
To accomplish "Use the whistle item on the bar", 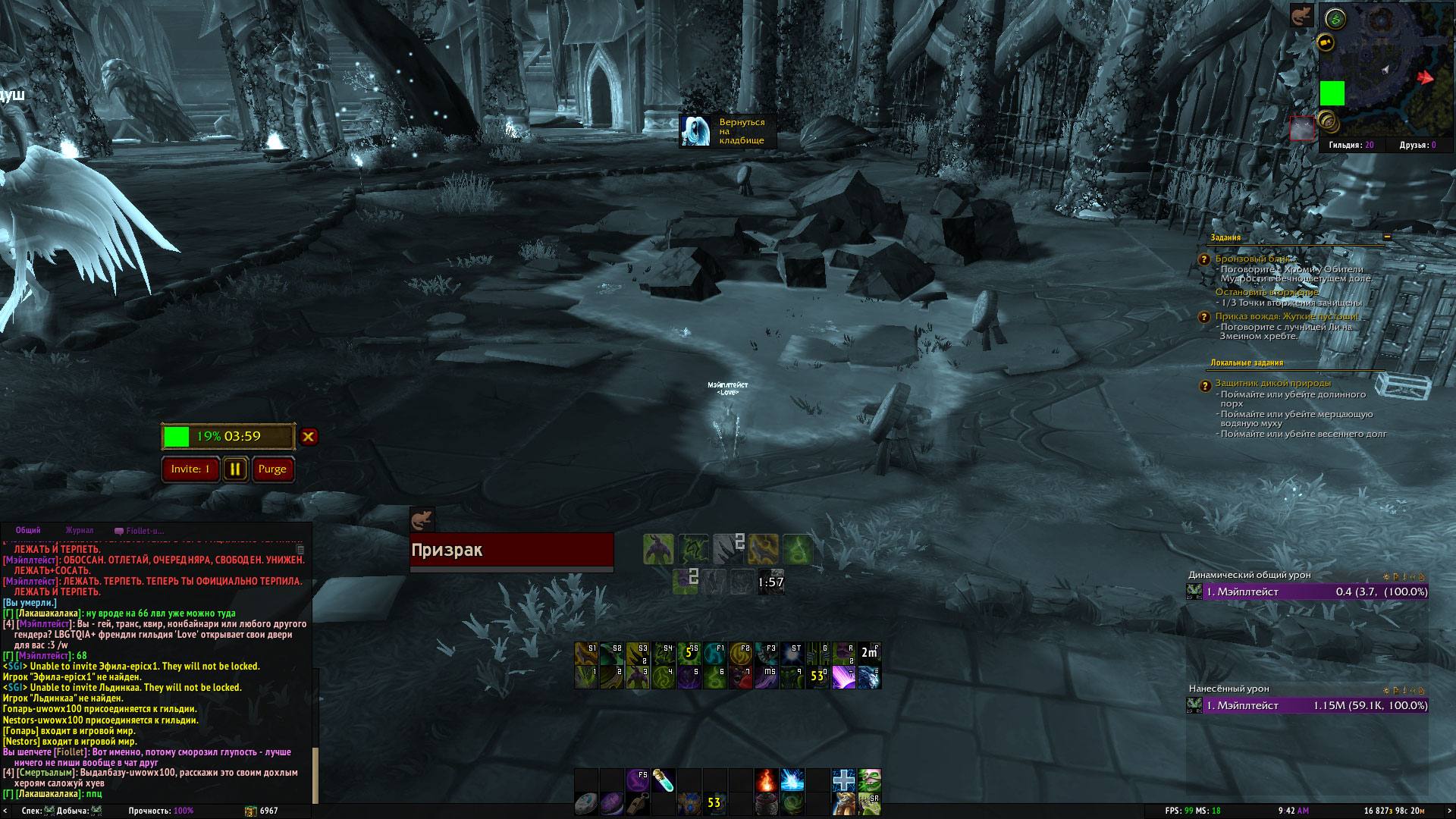I will (x=638, y=803).
